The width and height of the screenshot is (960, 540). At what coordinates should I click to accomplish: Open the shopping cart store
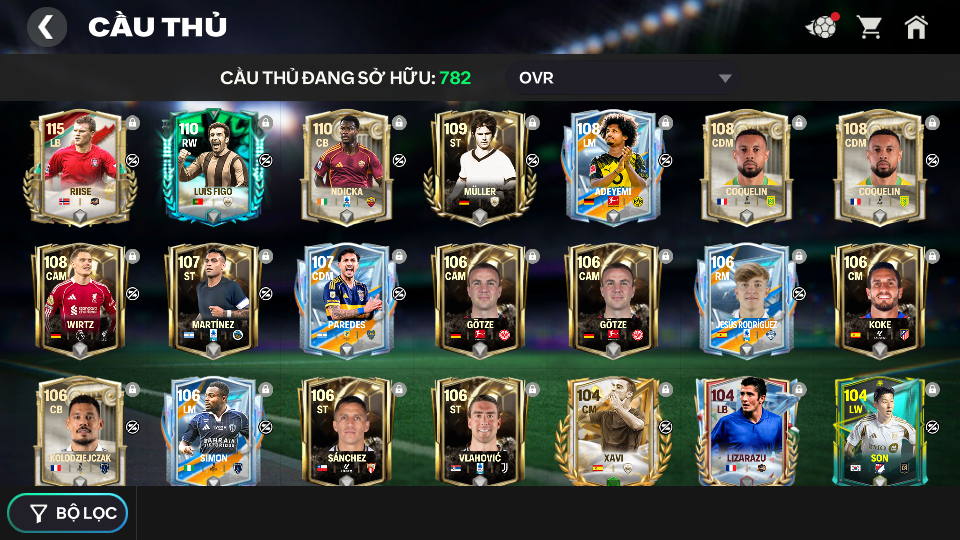(869, 27)
